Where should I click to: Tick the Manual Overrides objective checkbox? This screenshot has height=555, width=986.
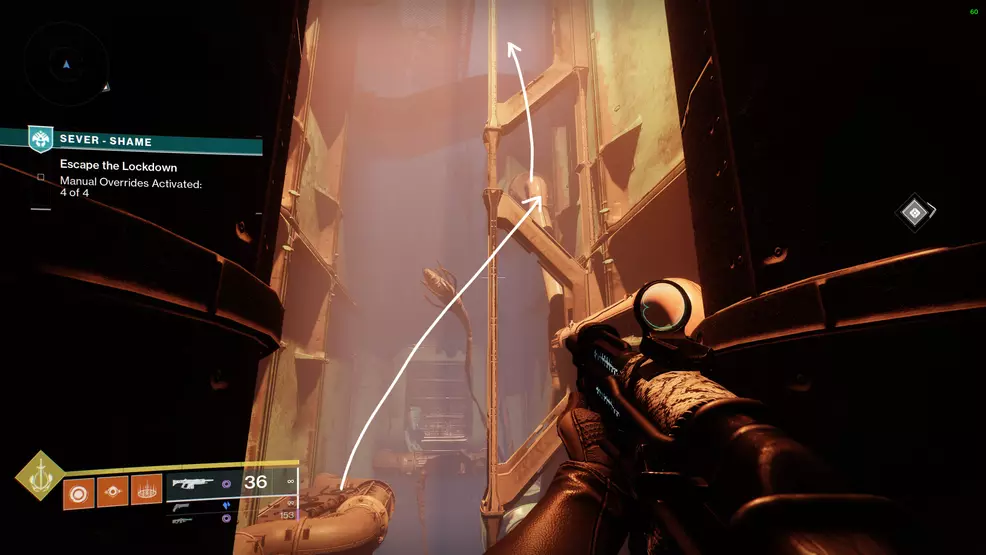[x=41, y=178]
